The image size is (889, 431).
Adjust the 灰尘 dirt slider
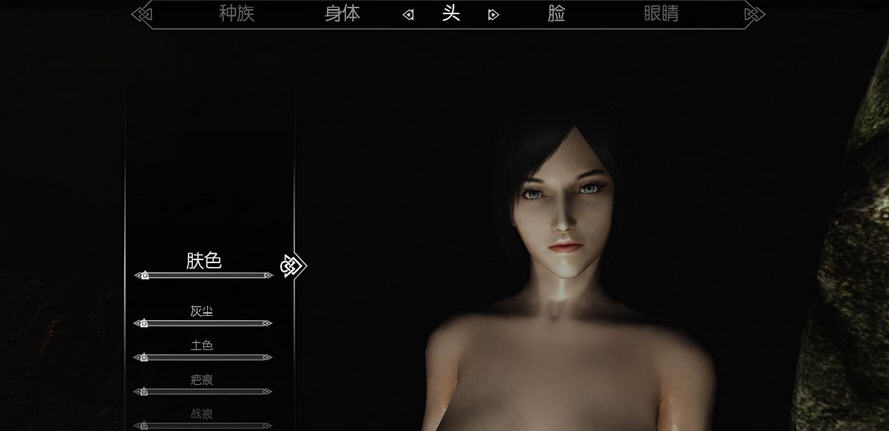204,324
